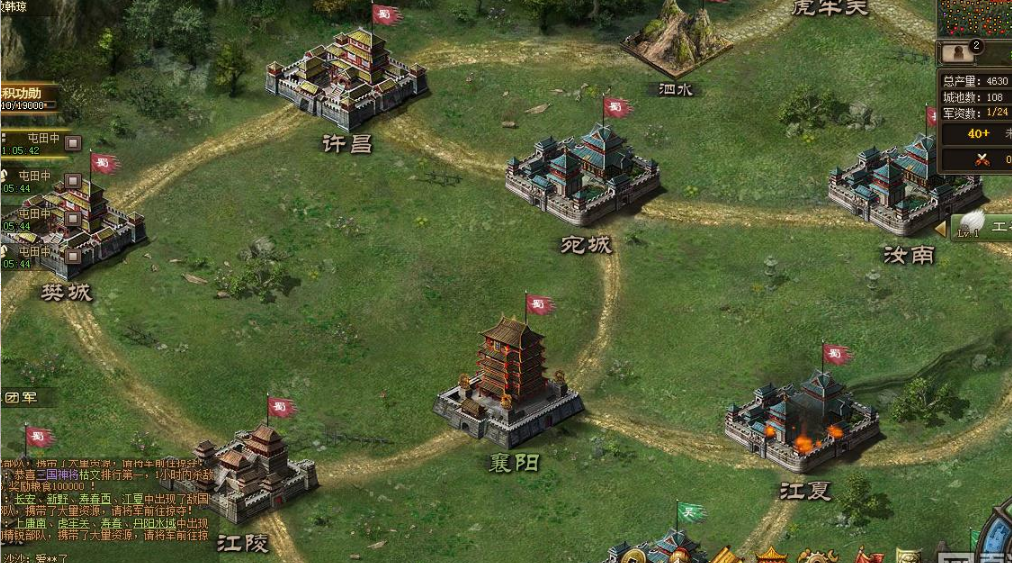Collapse the side panel with the arrow button
This screenshot has height=563, width=1012.
(x=940, y=229)
